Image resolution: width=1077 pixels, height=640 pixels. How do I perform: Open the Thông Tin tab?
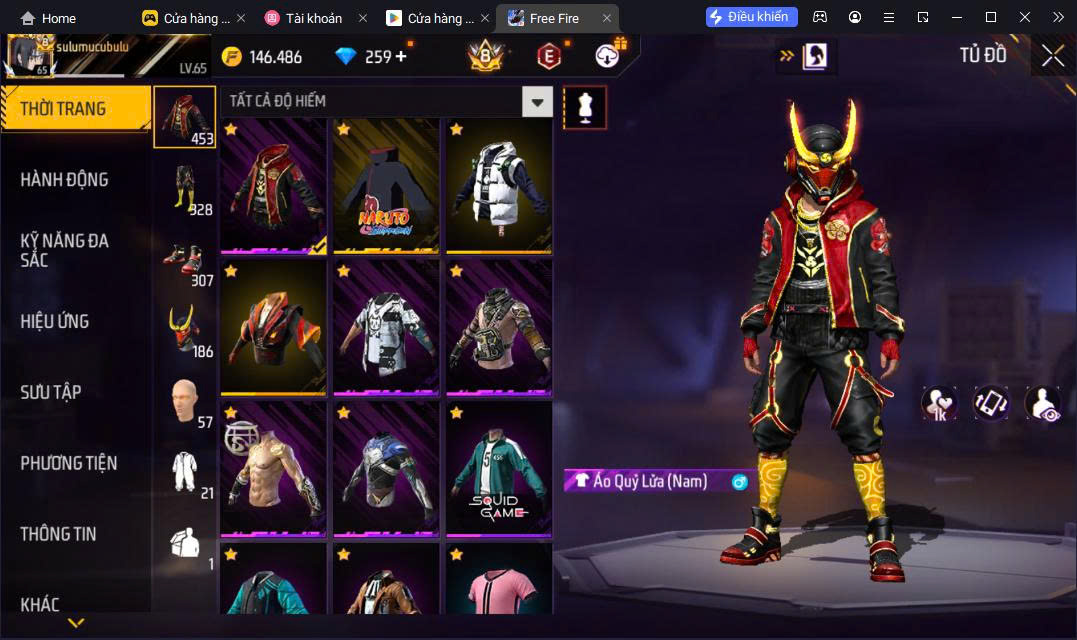pos(58,534)
